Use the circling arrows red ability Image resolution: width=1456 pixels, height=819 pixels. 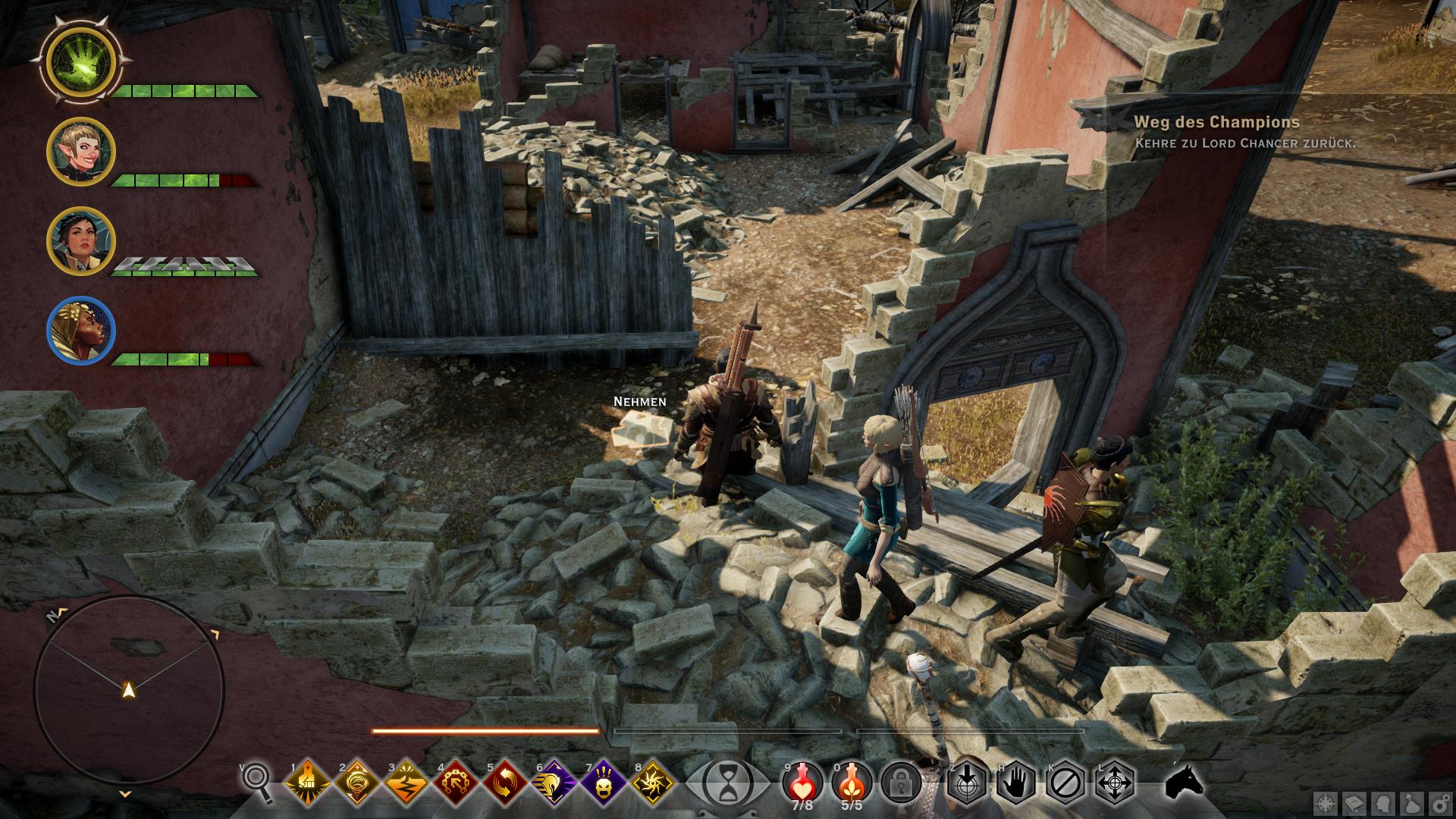coord(505,781)
